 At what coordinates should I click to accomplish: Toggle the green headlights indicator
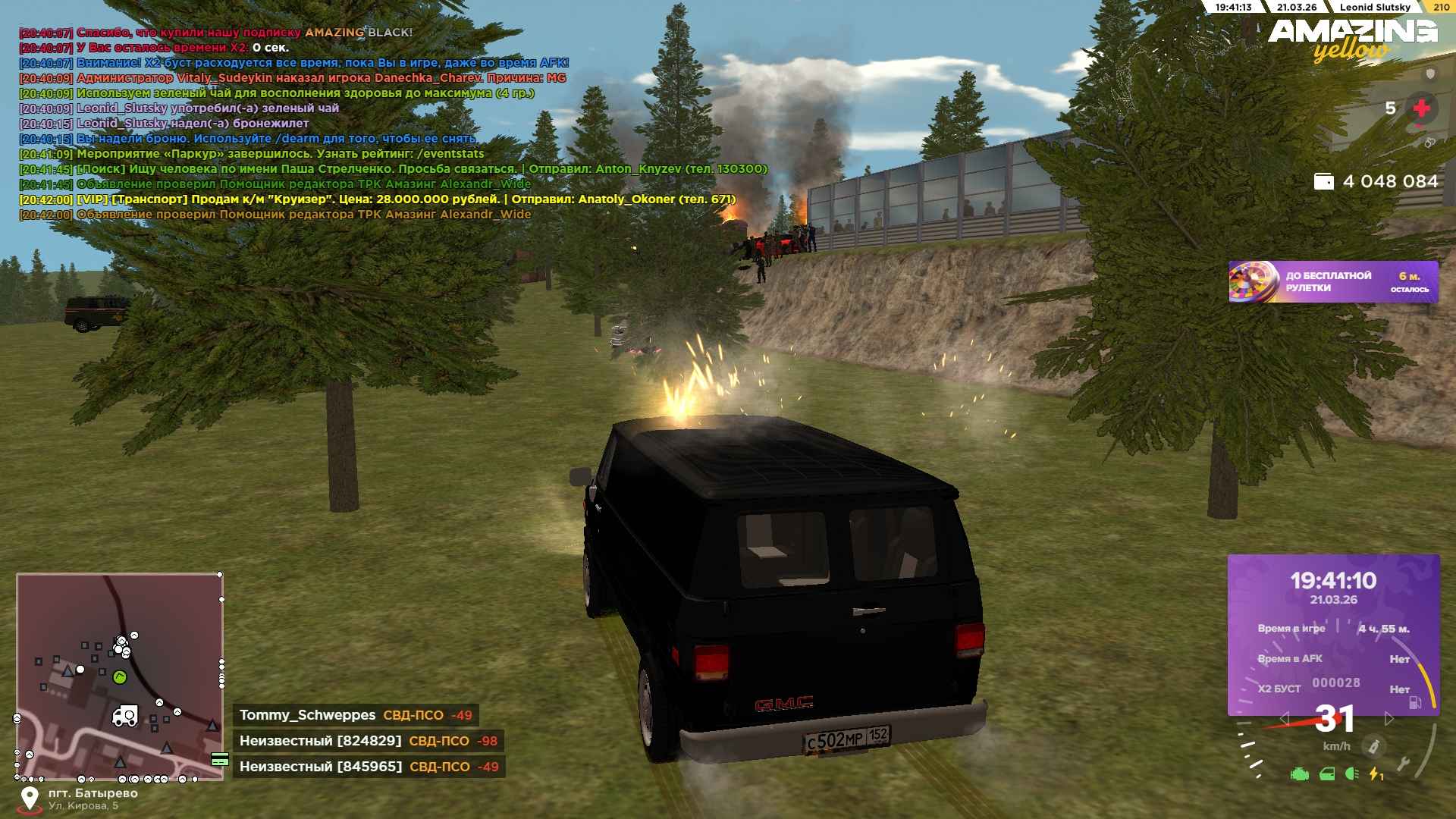tap(1351, 774)
